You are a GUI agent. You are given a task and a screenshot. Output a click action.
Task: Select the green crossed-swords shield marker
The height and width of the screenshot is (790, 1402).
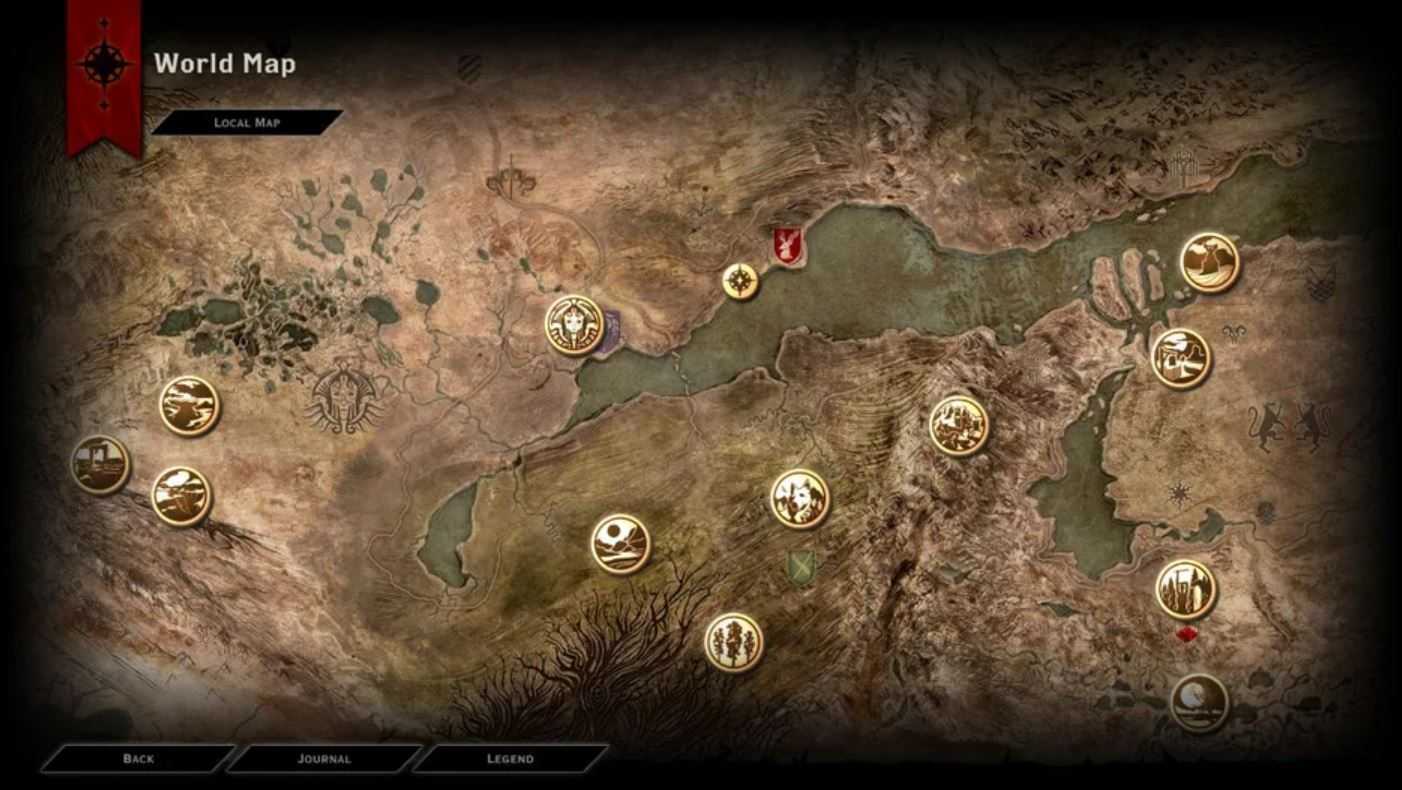tap(800, 568)
